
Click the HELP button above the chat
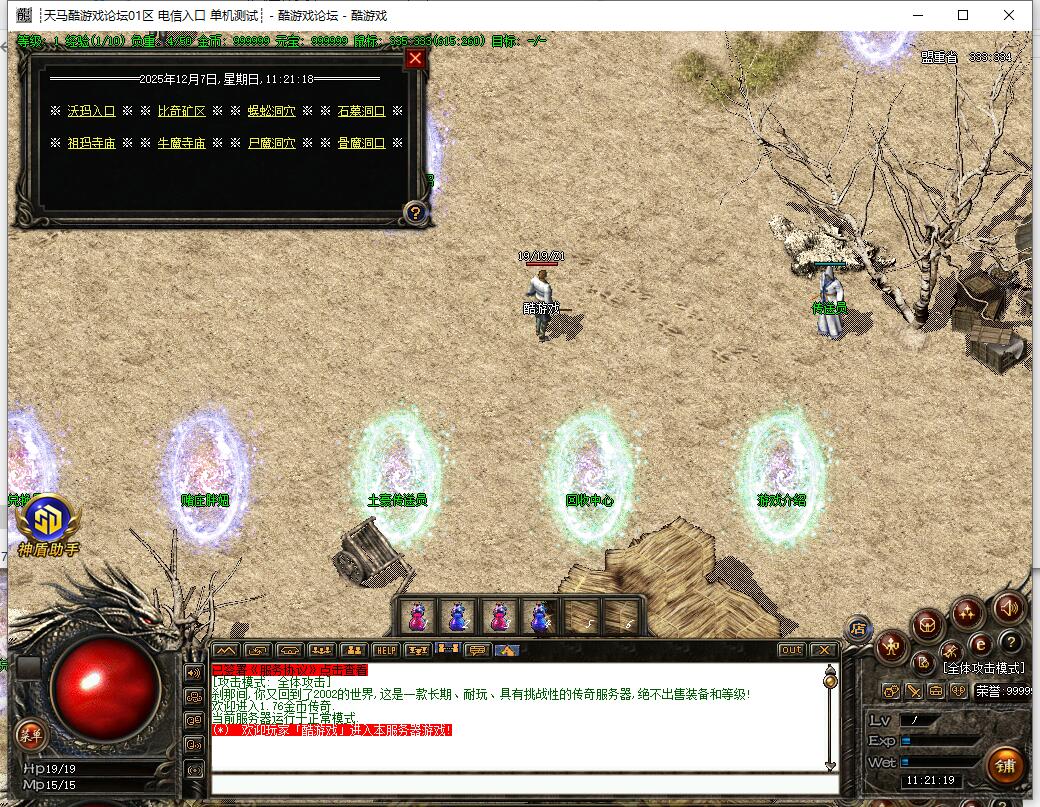385,650
